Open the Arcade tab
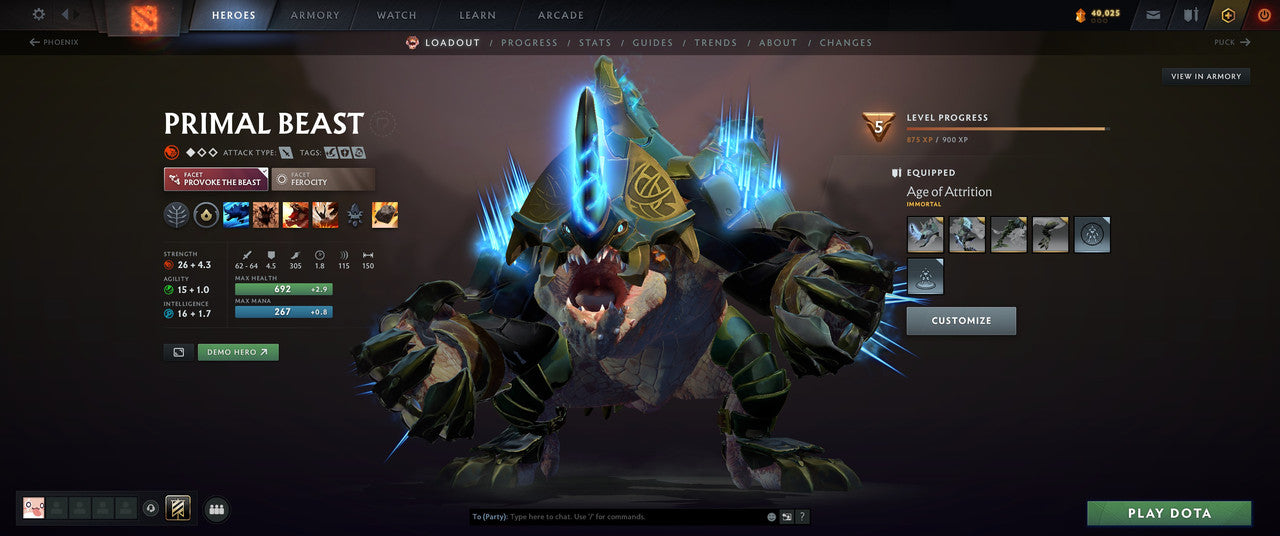 (x=561, y=15)
